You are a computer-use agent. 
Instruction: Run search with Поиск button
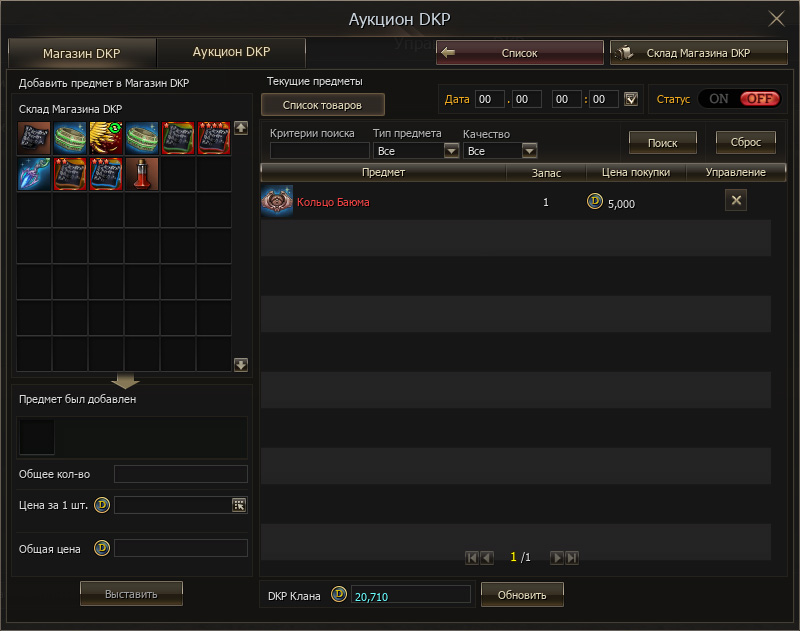click(662, 143)
